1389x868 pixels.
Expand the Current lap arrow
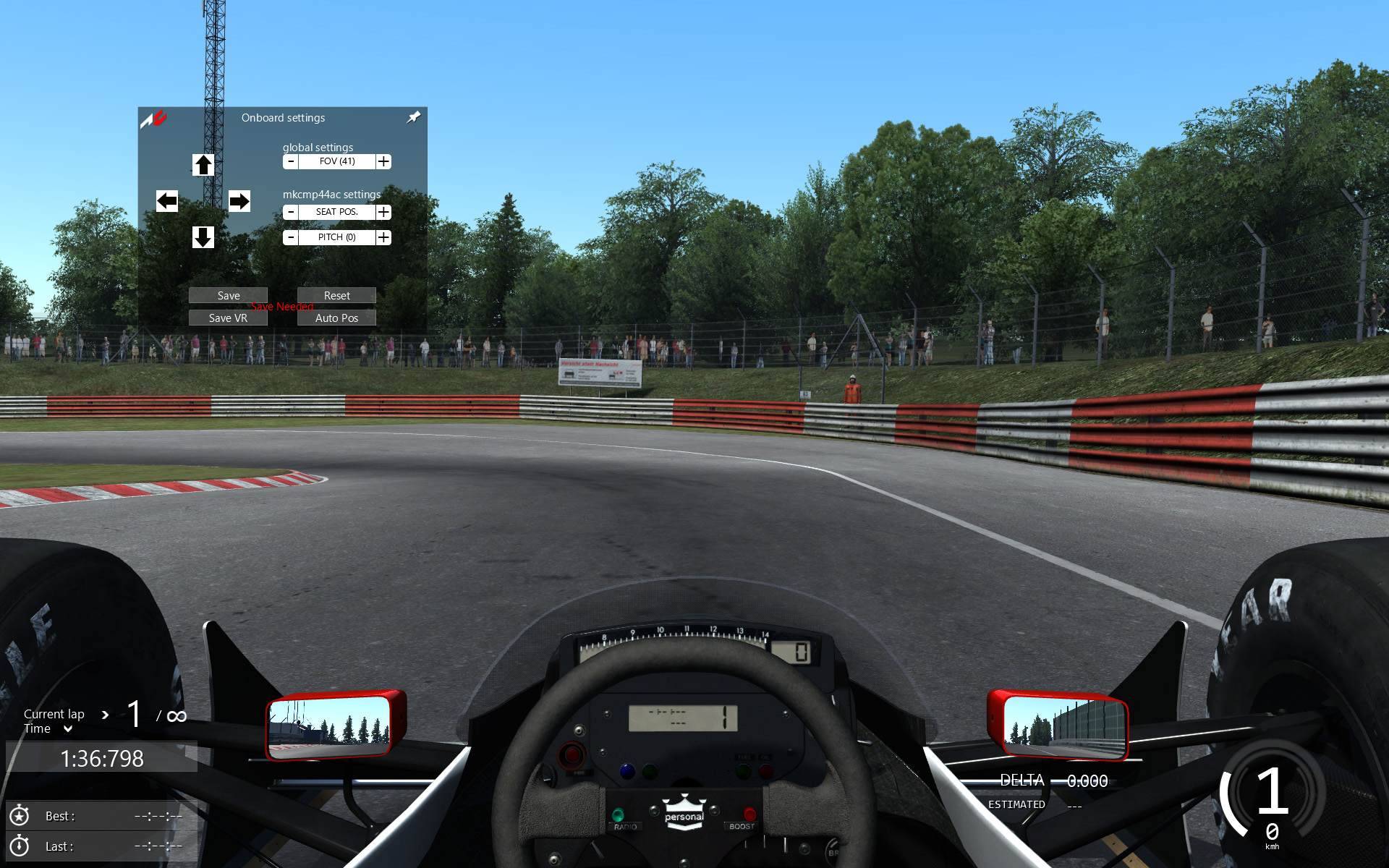pos(106,715)
